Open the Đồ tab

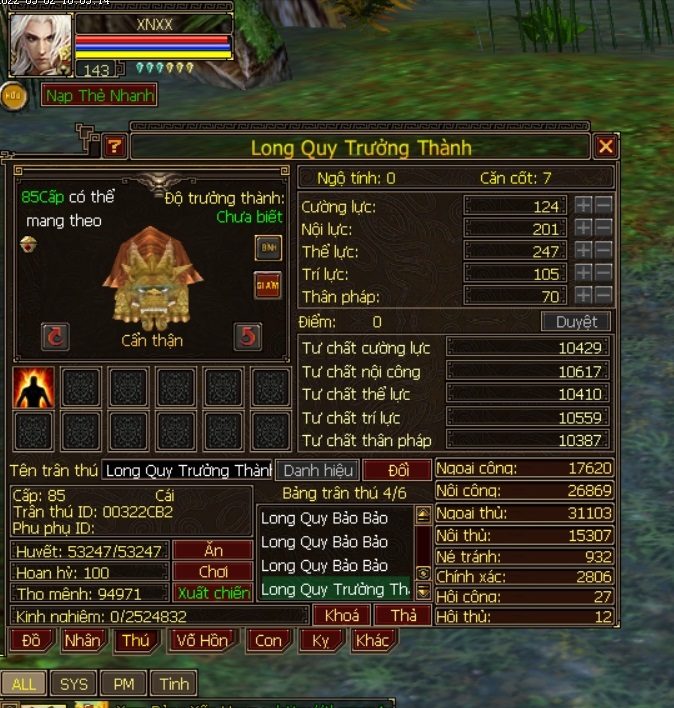(x=31, y=640)
